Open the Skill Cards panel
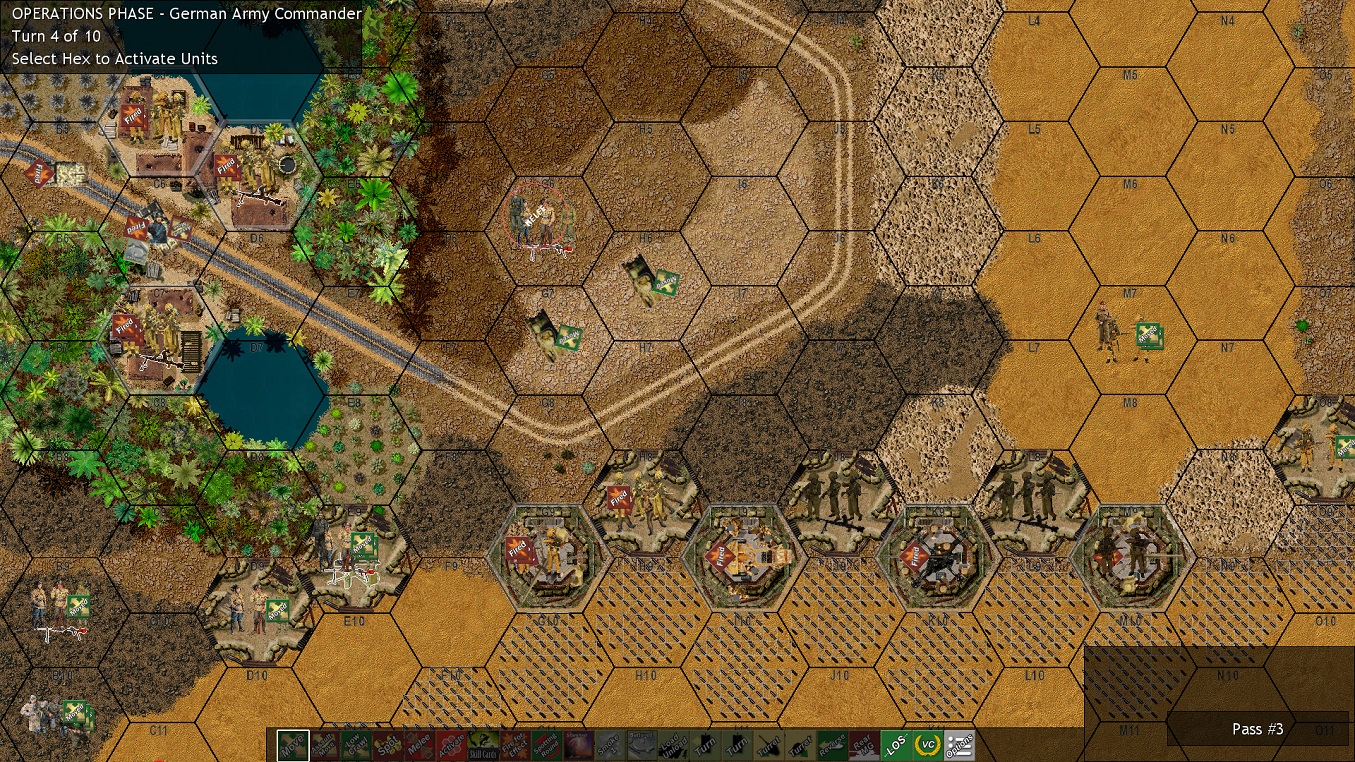The width and height of the screenshot is (1355, 762). [483, 745]
